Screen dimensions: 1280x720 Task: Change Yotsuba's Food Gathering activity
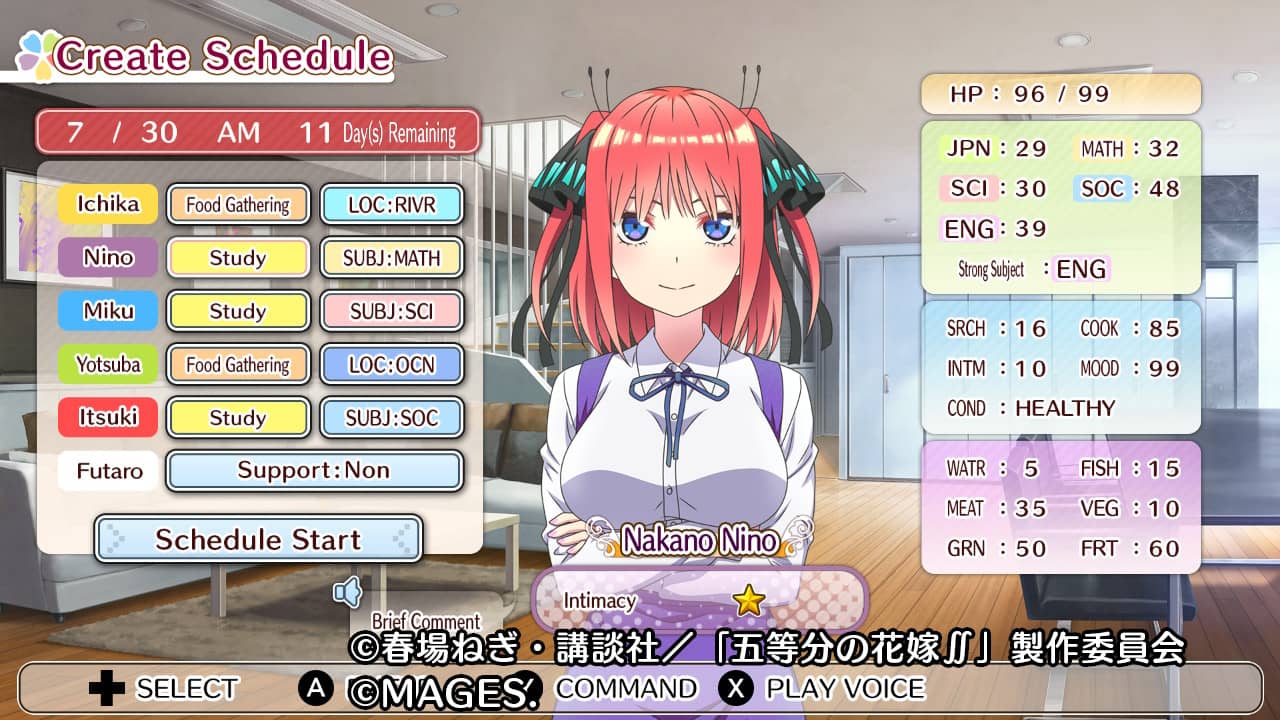(x=238, y=364)
